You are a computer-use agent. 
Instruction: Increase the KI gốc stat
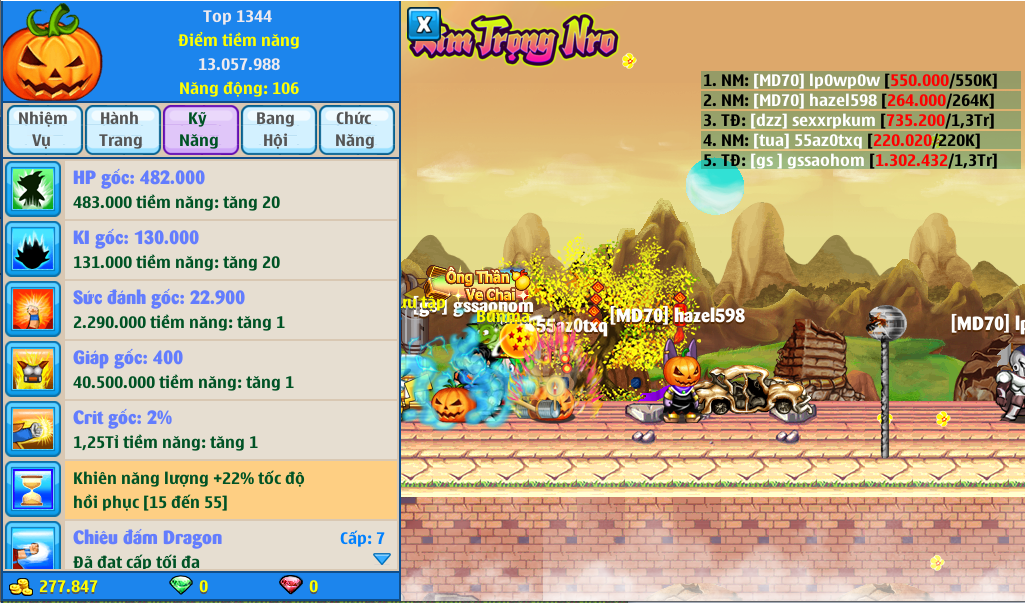[200, 250]
